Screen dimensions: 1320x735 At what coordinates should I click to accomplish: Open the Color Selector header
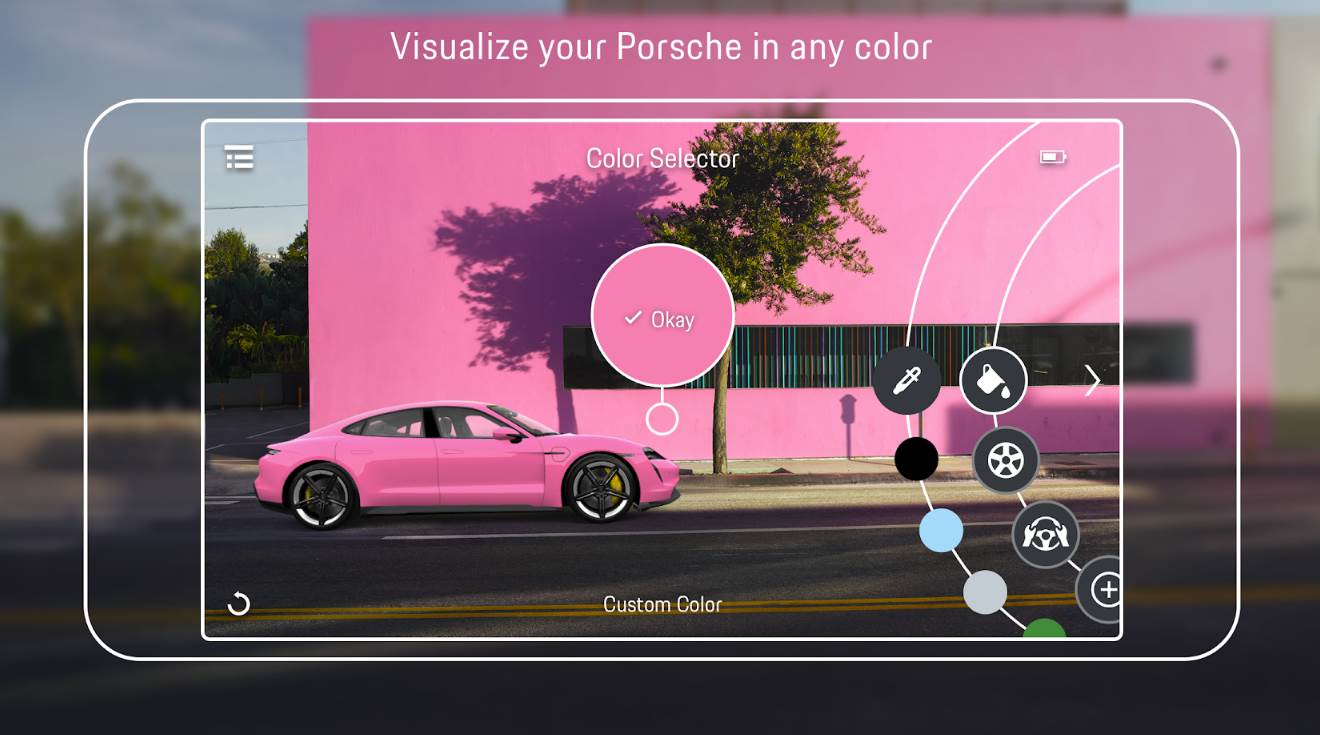click(x=662, y=158)
